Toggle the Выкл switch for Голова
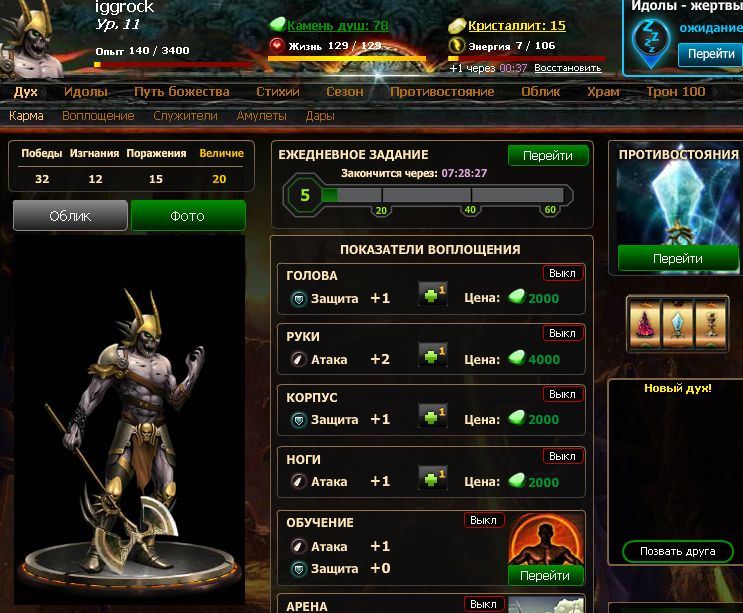Viewport: 743px width, 613px height. [562, 273]
